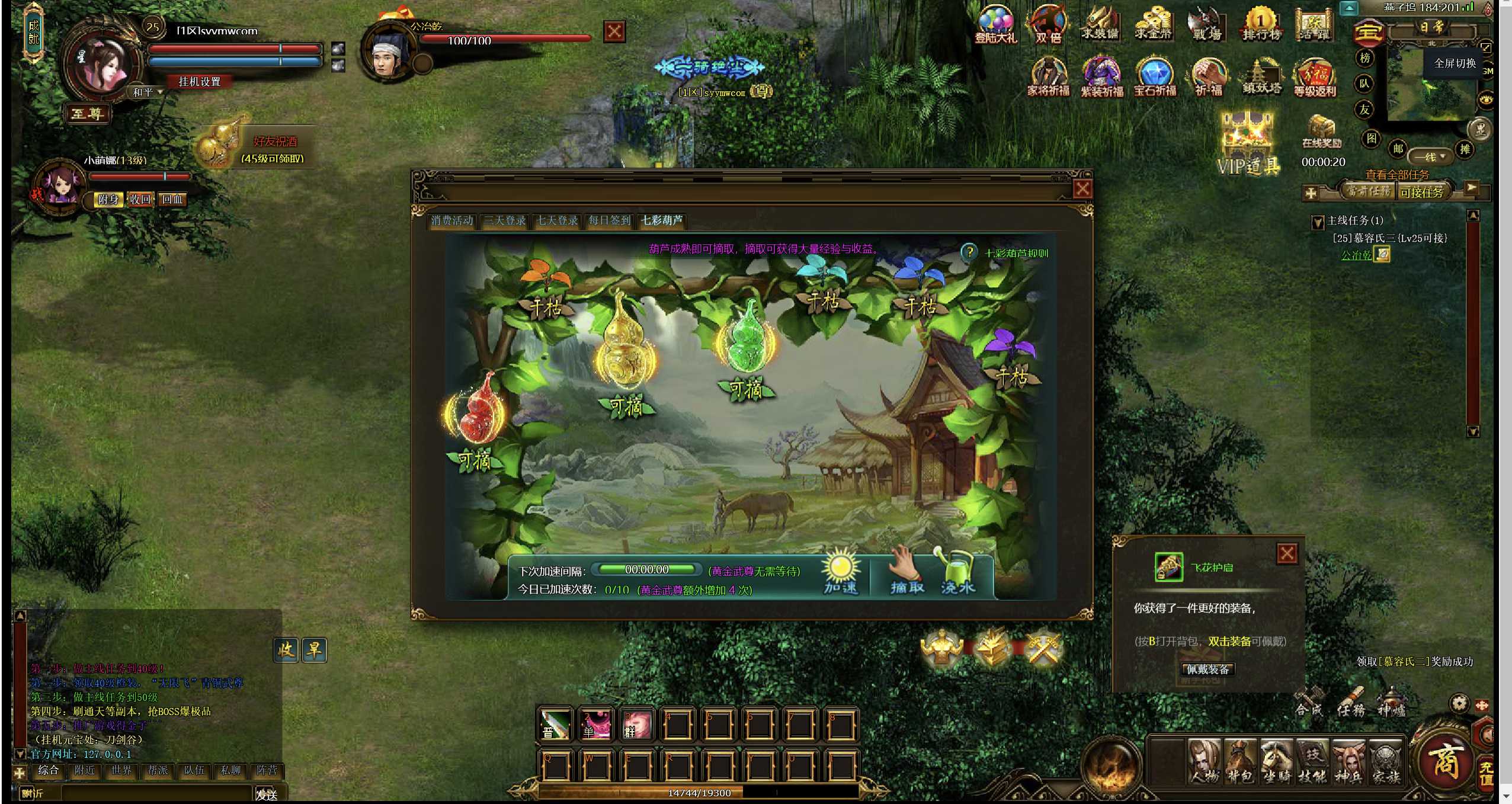This screenshot has width=1512, height=804.
Task: Open the 挂机设置 auto-battle settings
Action: coord(199,82)
